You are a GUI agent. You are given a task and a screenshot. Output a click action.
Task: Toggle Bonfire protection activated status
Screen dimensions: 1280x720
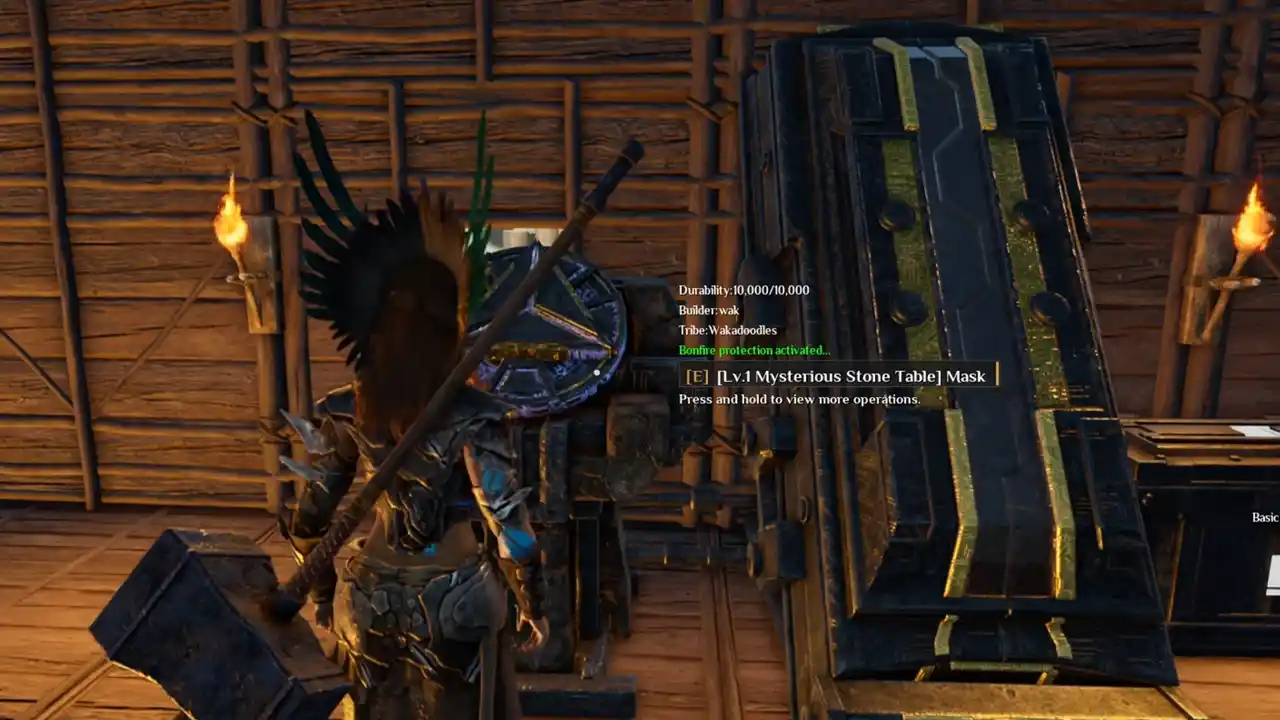(753, 350)
